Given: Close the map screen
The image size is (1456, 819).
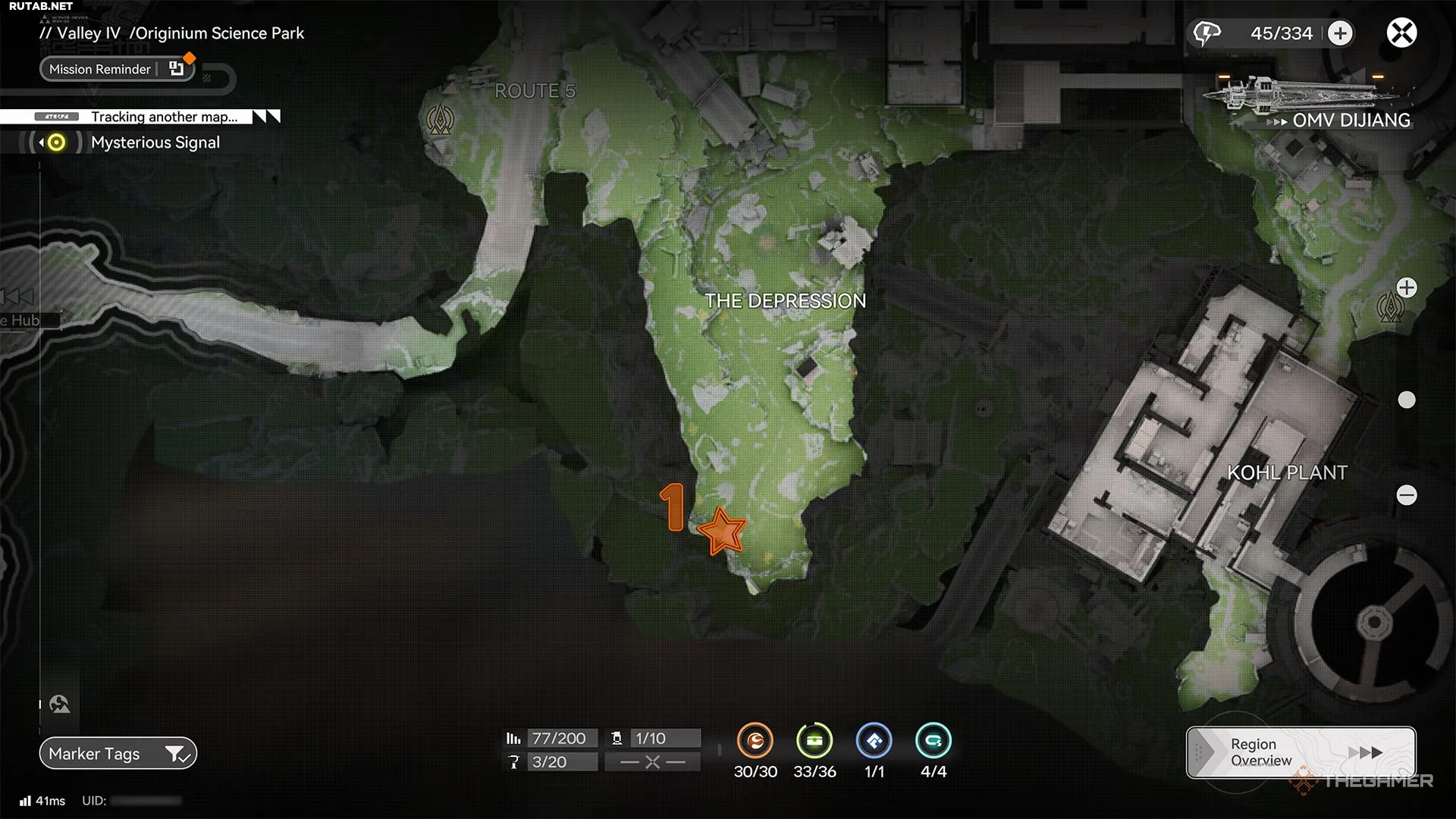Looking at the screenshot, I should click(1401, 33).
